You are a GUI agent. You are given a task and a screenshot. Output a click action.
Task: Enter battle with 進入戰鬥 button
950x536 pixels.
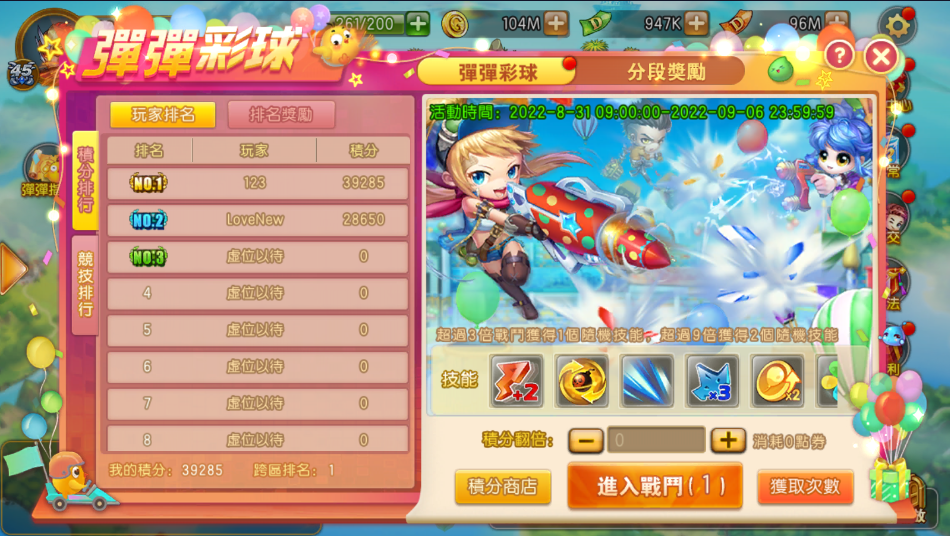click(x=655, y=486)
